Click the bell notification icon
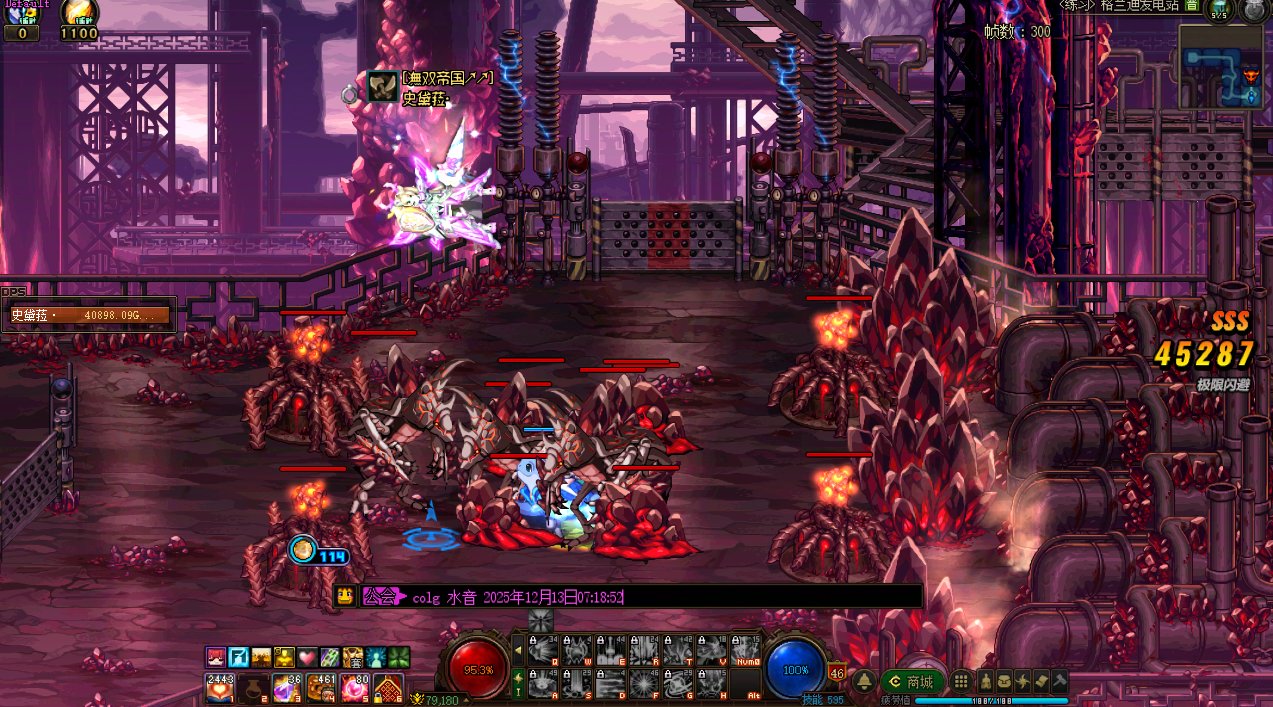This screenshot has width=1273, height=707. click(x=864, y=682)
